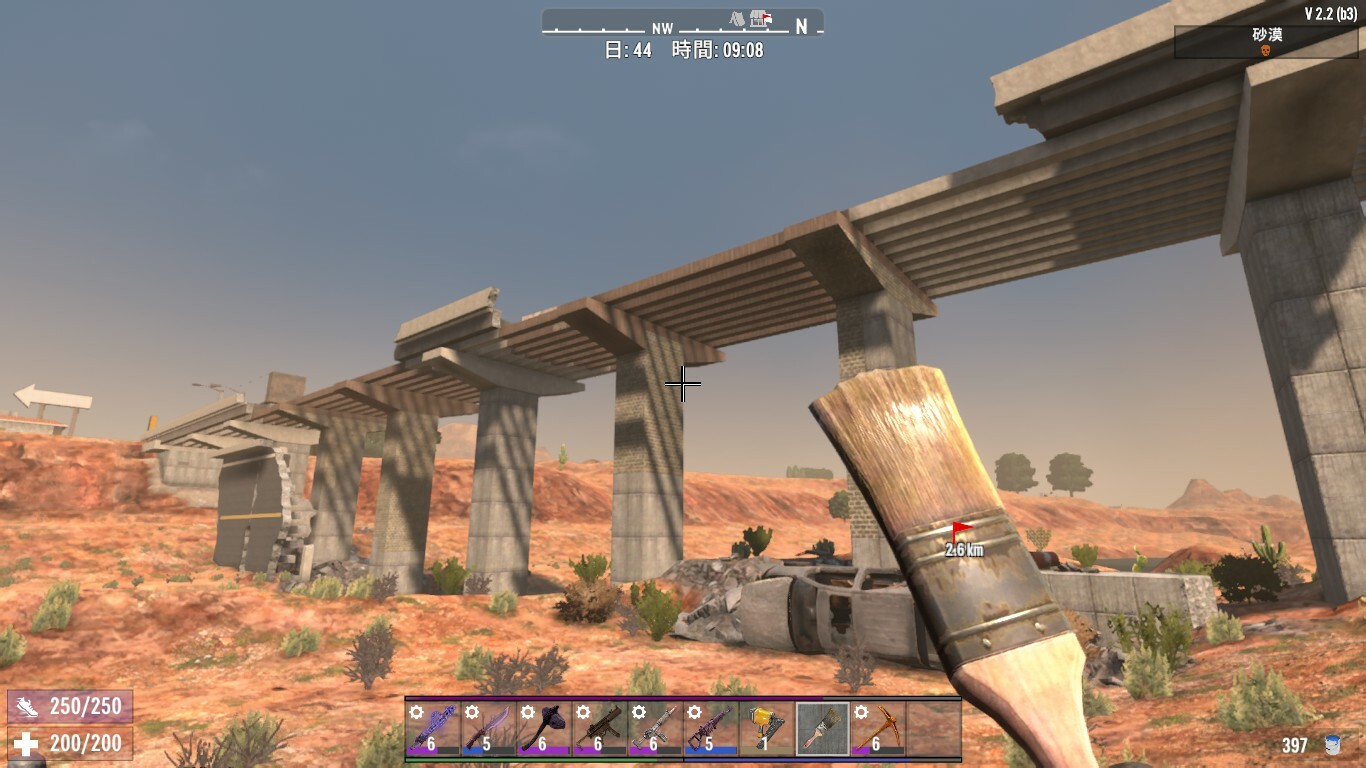Equip the dark-headed axe in the hotbar
This screenshot has height=768, width=1366.
click(543, 728)
